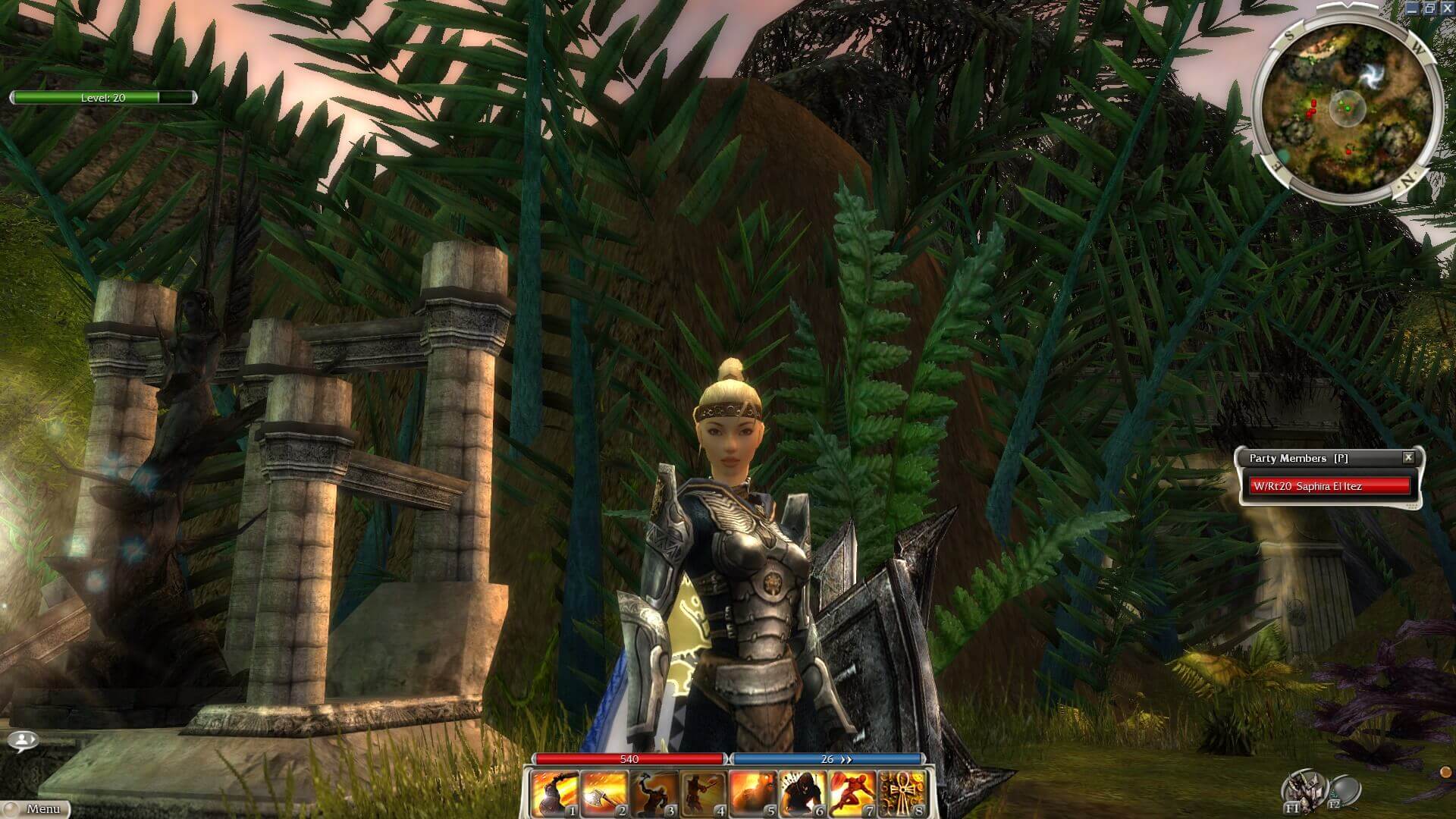
Task: Minimize the game window via the top-right control
Action: click(x=1414, y=7)
